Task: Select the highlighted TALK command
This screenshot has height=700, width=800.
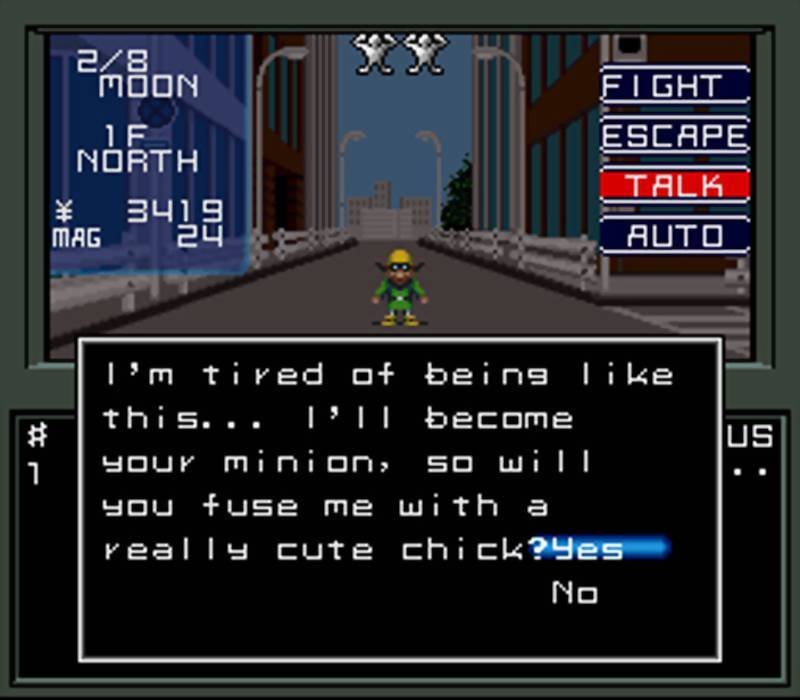Action: [675, 185]
